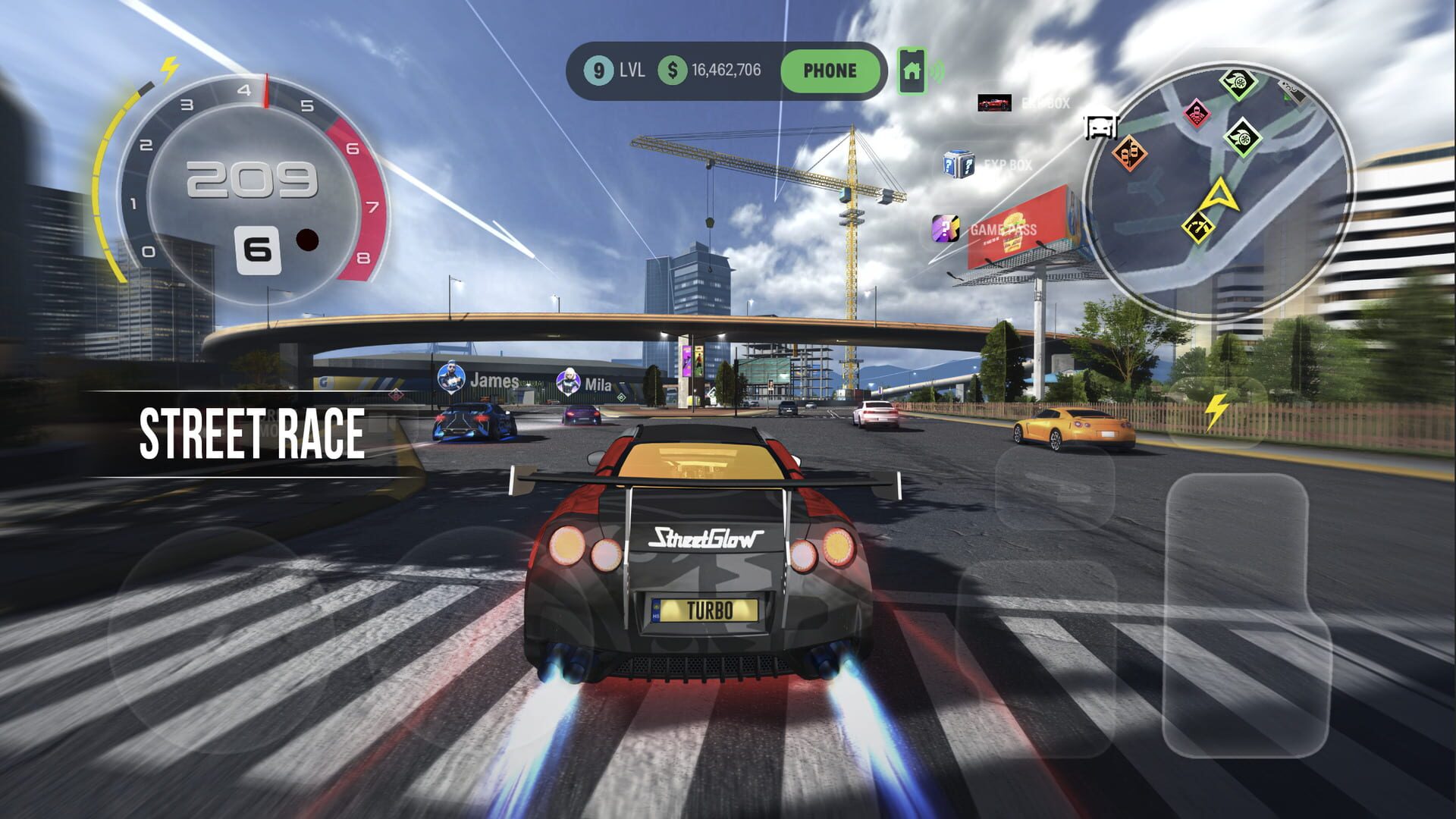Tap the blue EXP BOX mystery cube
Screen dimensions: 1456x819
click(x=959, y=164)
